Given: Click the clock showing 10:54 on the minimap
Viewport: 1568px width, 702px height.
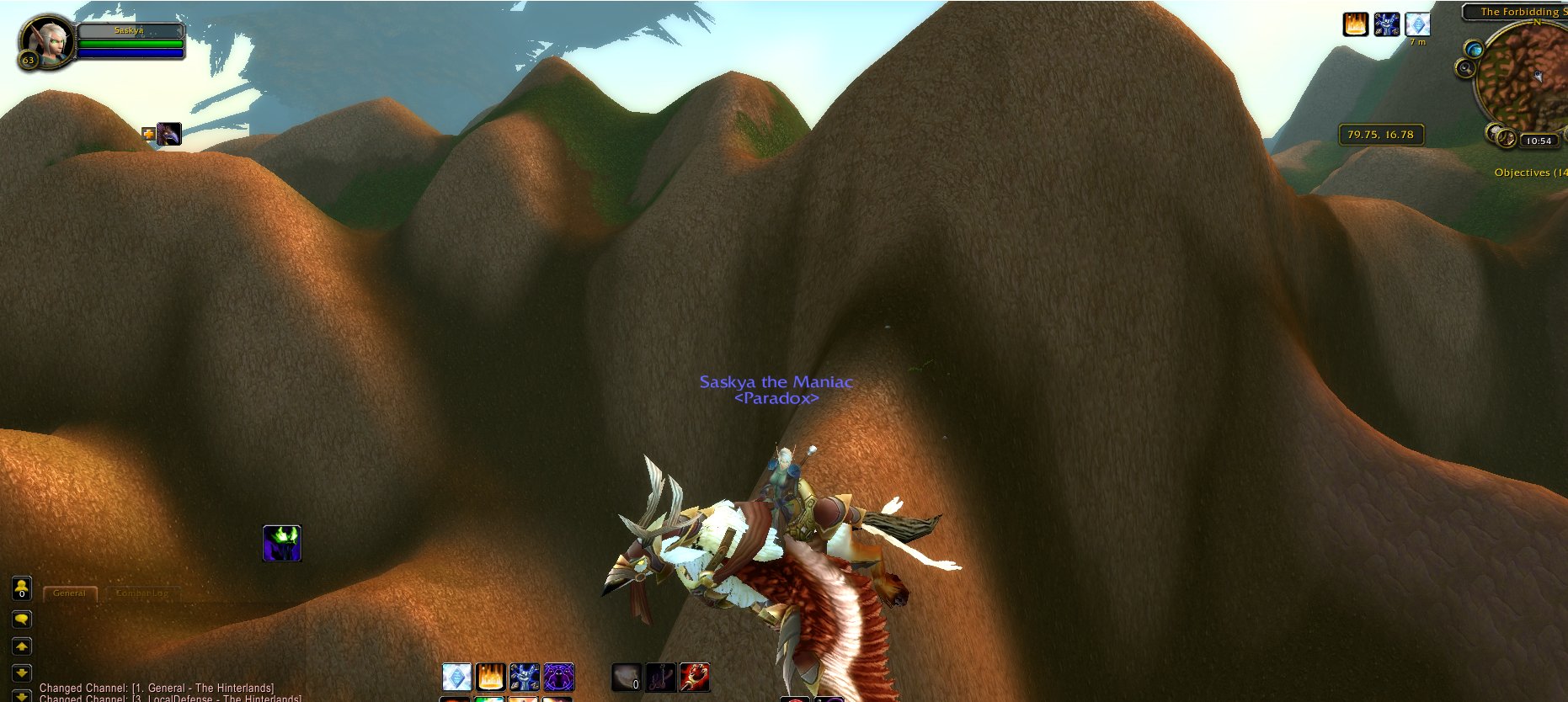Looking at the screenshot, I should click(x=1539, y=141).
